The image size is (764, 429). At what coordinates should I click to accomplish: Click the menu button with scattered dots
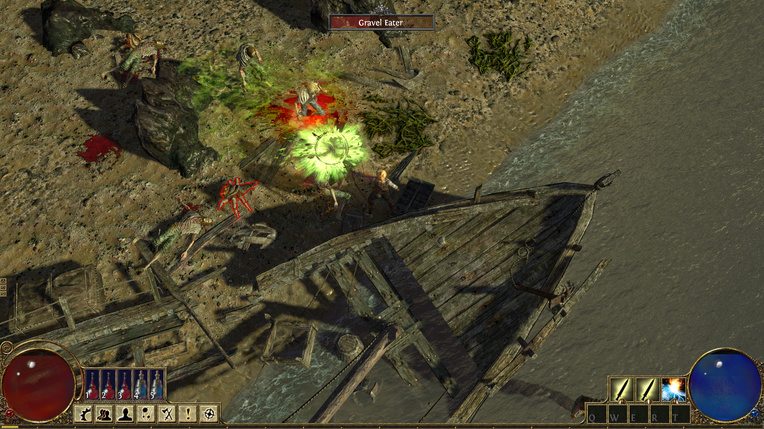point(147,413)
